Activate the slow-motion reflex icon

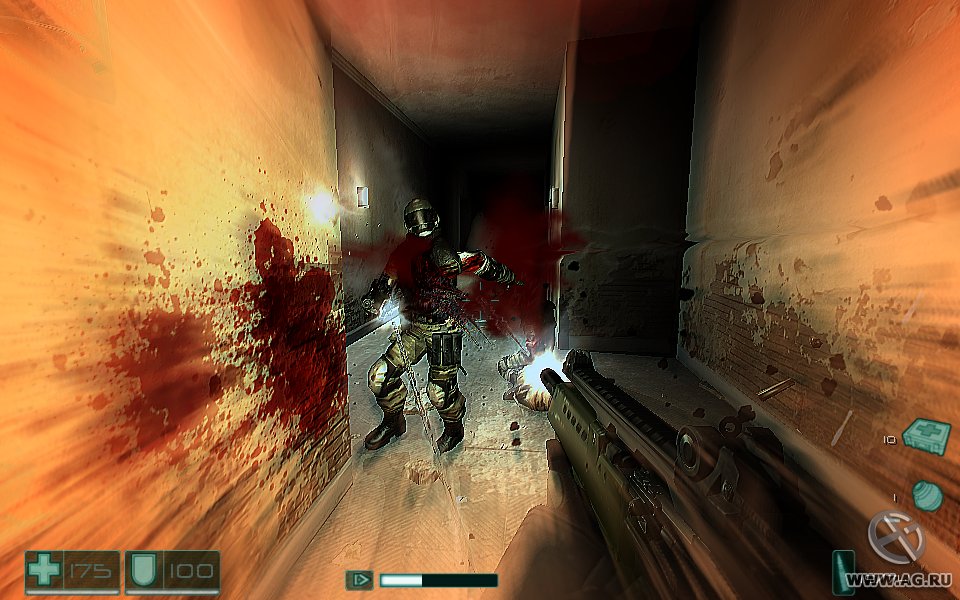(359, 579)
